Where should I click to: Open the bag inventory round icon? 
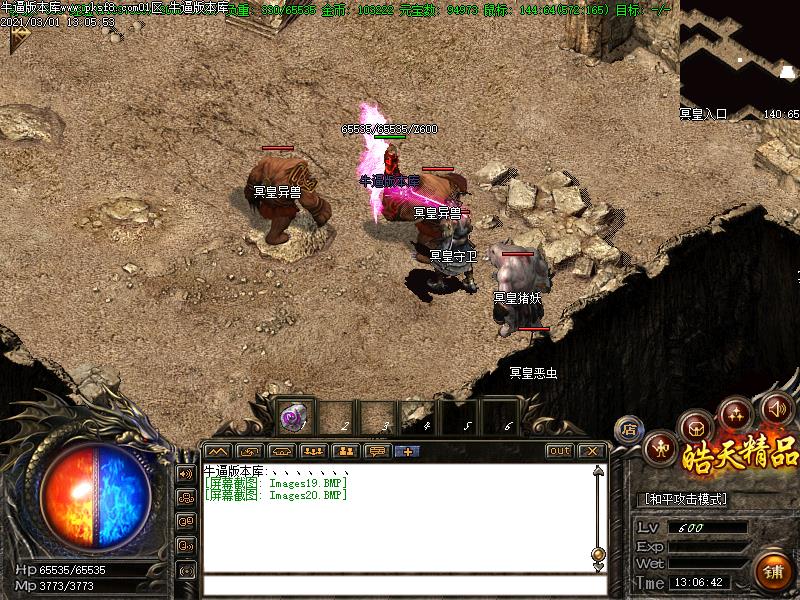click(695, 428)
